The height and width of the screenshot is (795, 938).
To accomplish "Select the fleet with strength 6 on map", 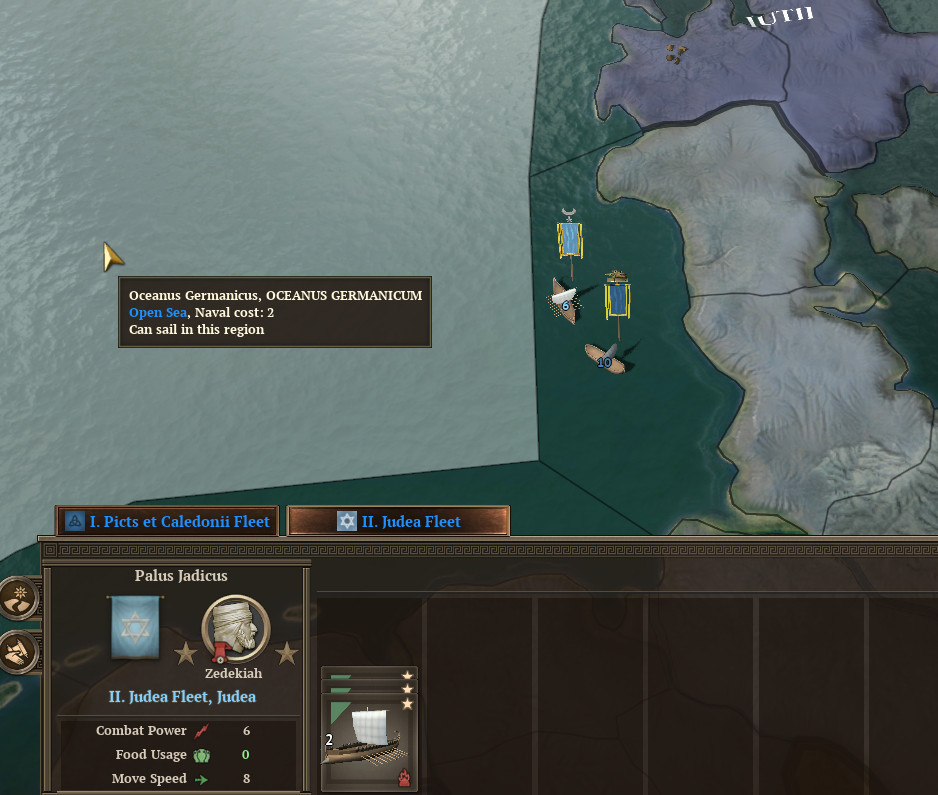I will point(565,300).
